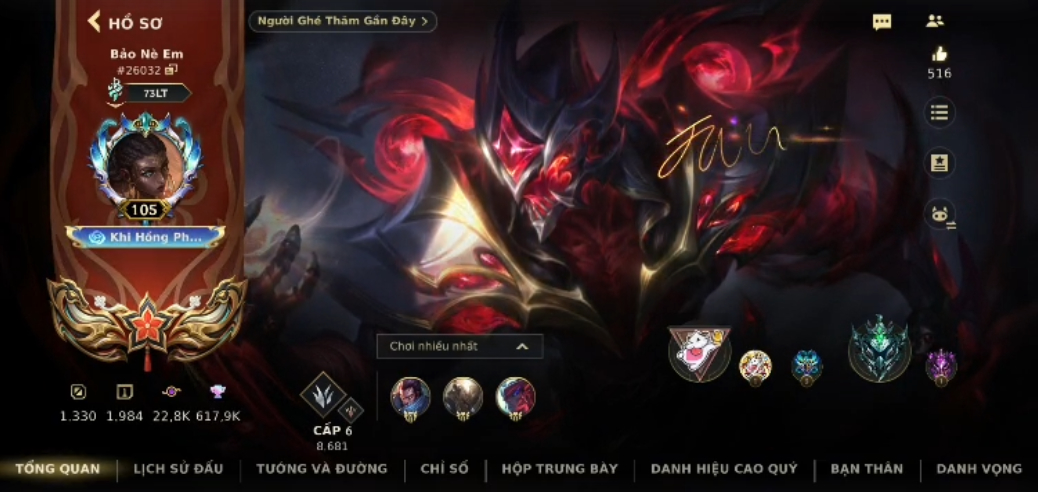The height and width of the screenshot is (492, 1038).
Task: Switch to the Hộp Trưng Bày tab
Action: 559,468
